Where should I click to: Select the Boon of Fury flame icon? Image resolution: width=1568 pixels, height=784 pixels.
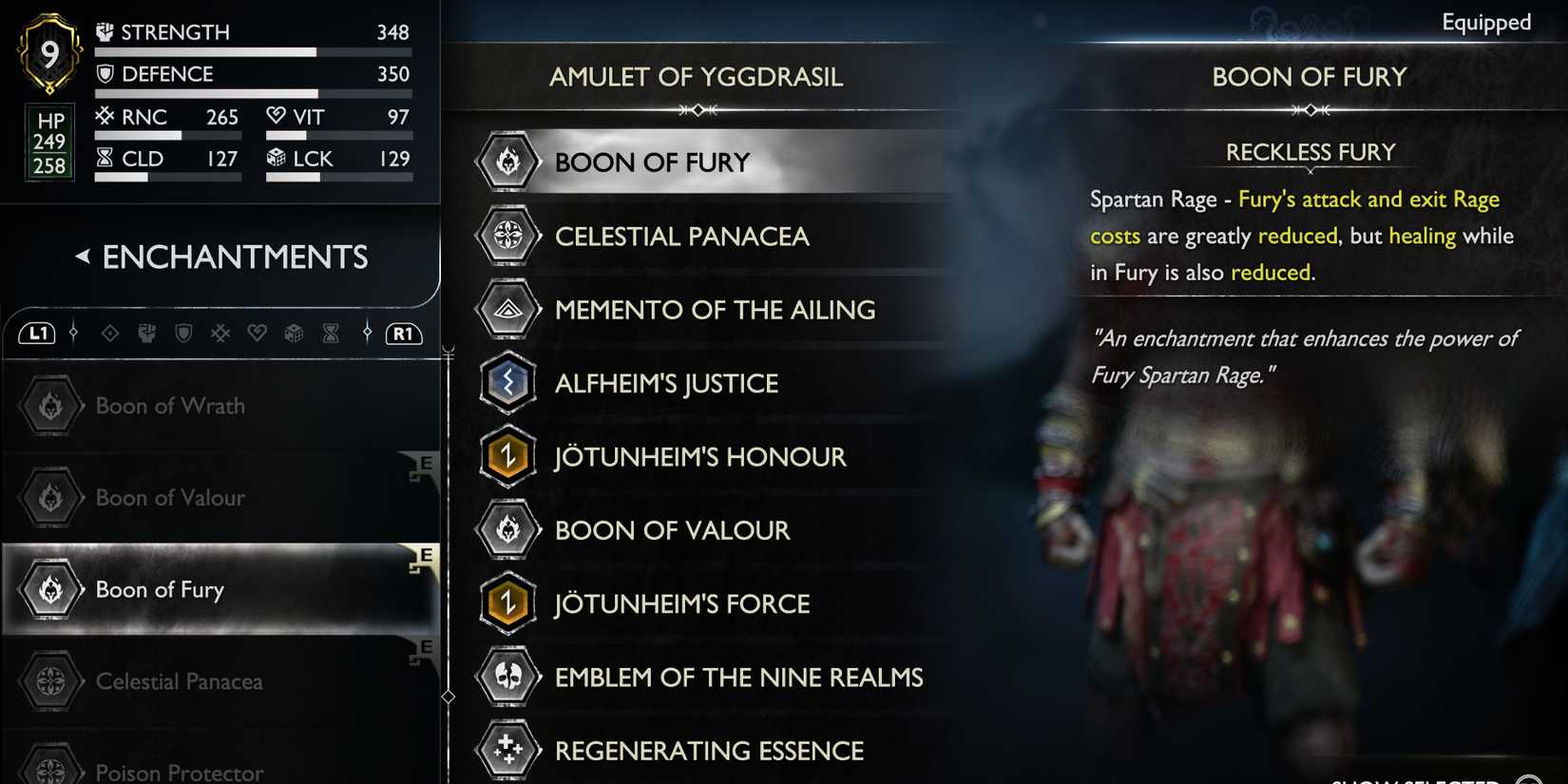click(507, 162)
